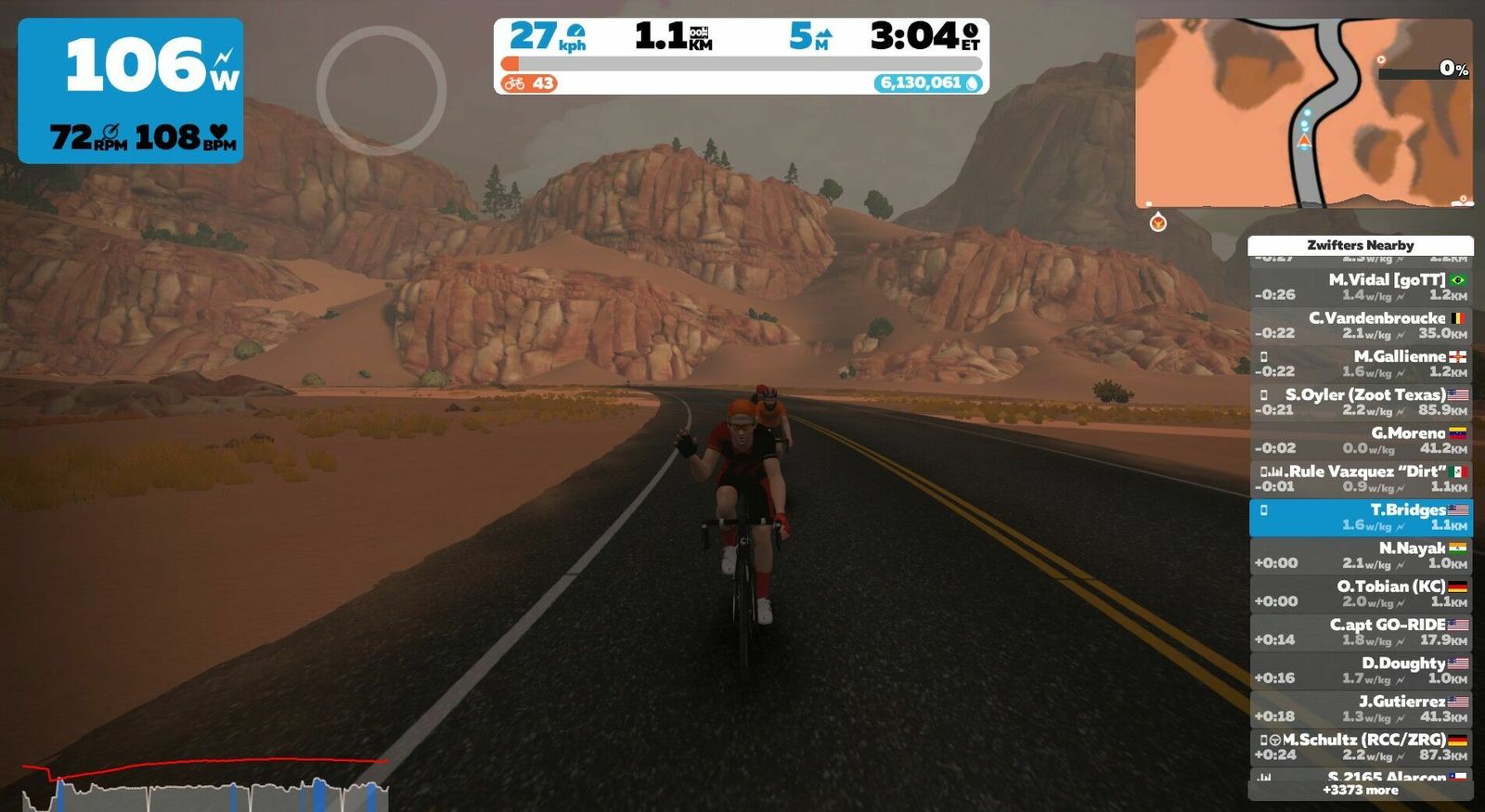The width and height of the screenshot is (1485, 812).
Task: Select M.Vidal [goTT] in nearby riders list
Action: pos(1360,287)
